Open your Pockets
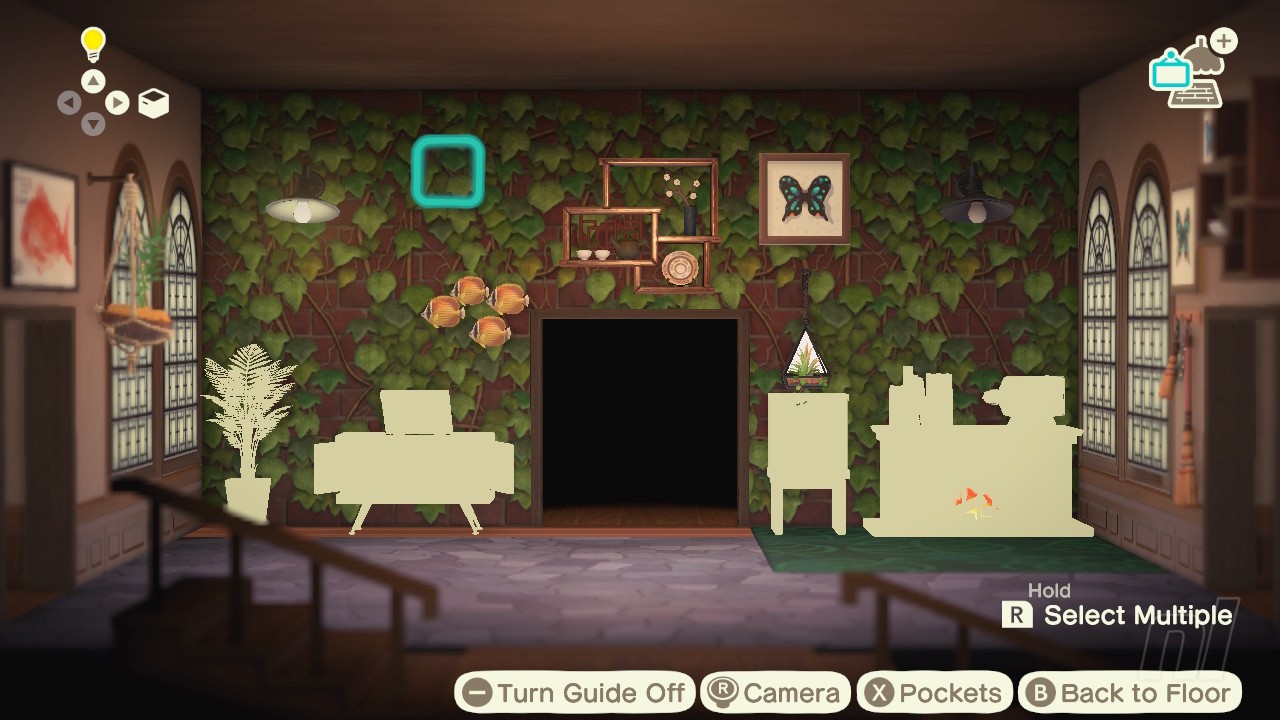The height and width of the screenshot is (720, 1280). (x=934, y=691)
